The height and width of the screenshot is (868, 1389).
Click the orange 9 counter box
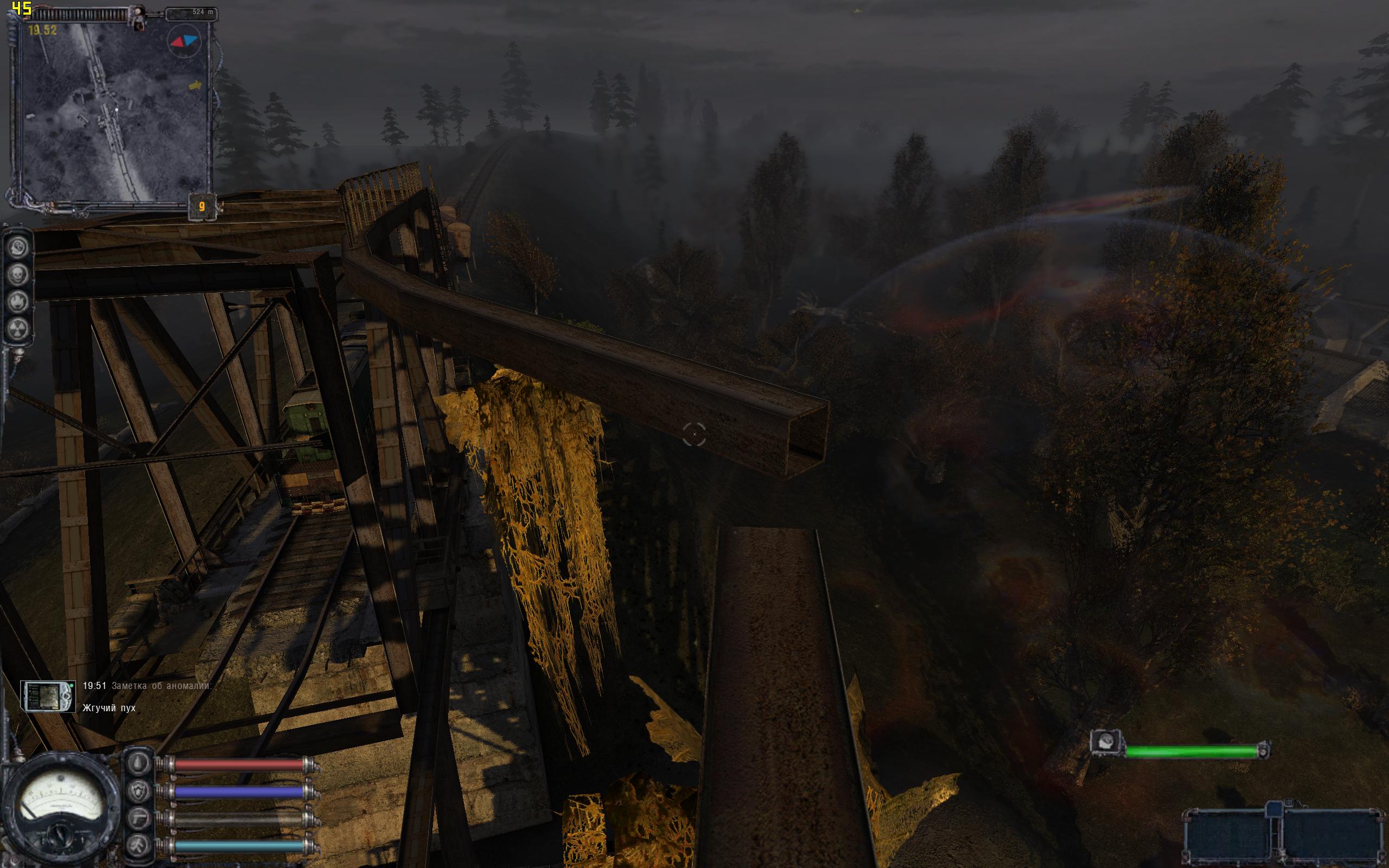202,207
